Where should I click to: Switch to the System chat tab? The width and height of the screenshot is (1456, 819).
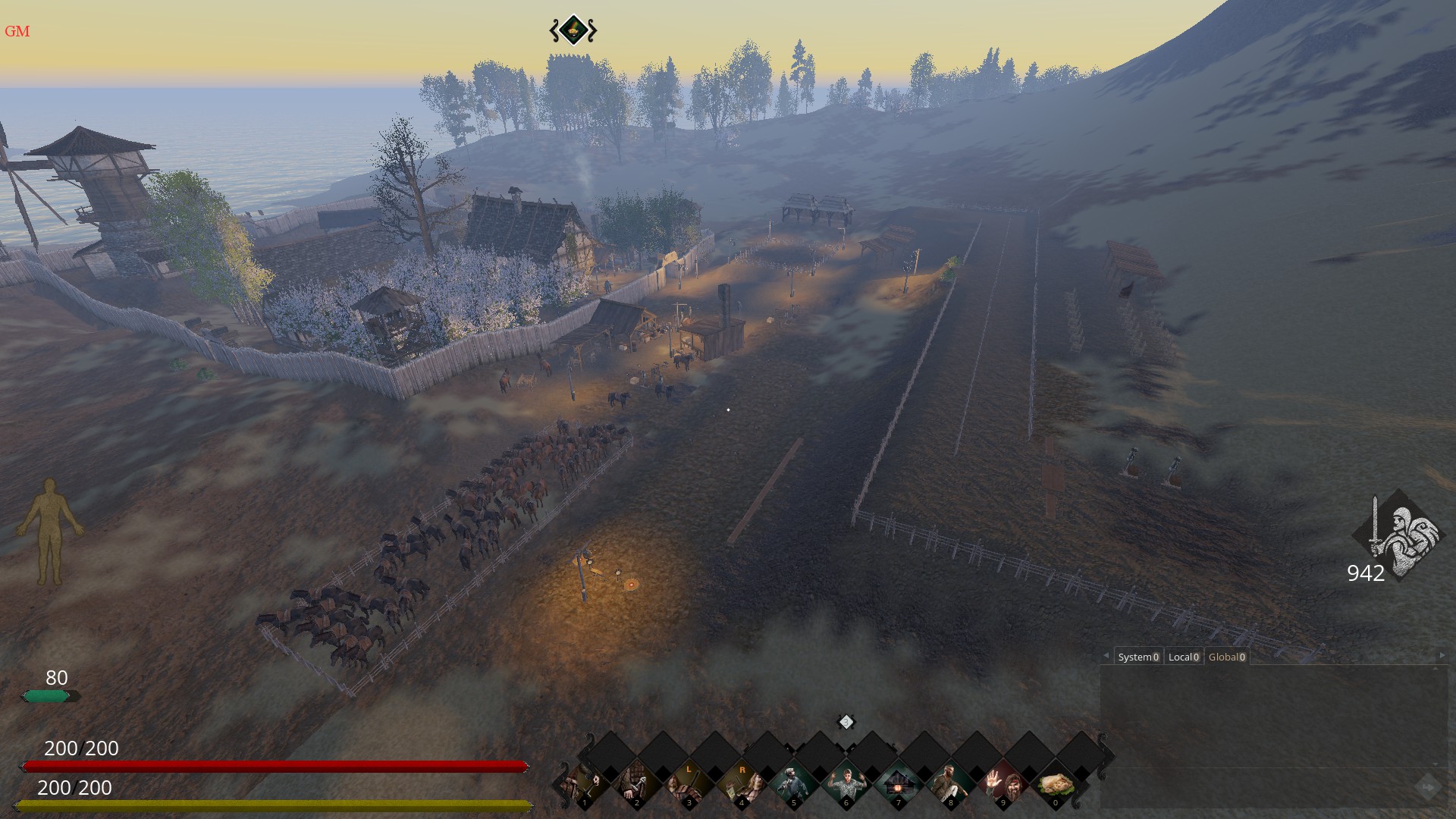pyautogui.click(x=1138, y=657)
